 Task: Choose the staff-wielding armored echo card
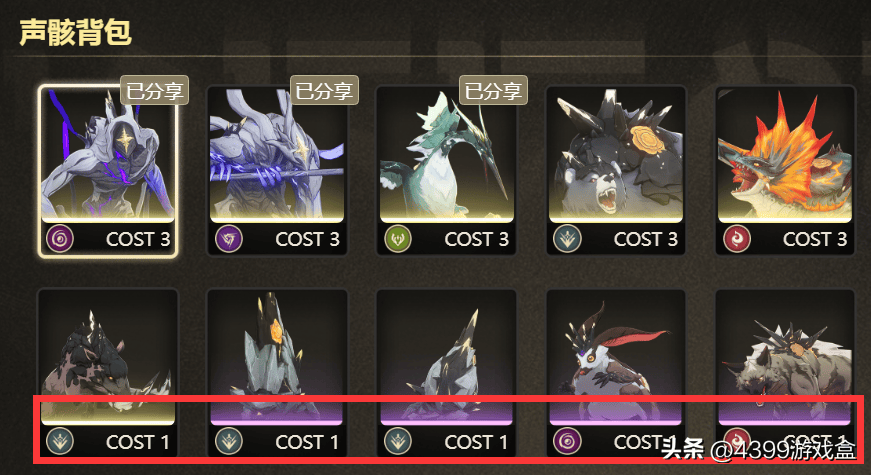(x=277, y=170)
